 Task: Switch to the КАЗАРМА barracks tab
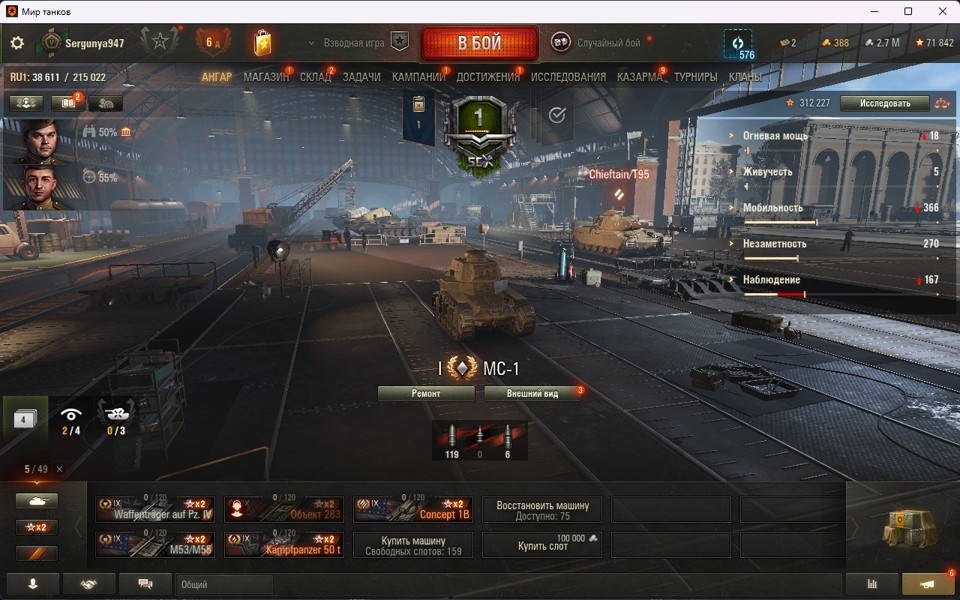(639, 77)
